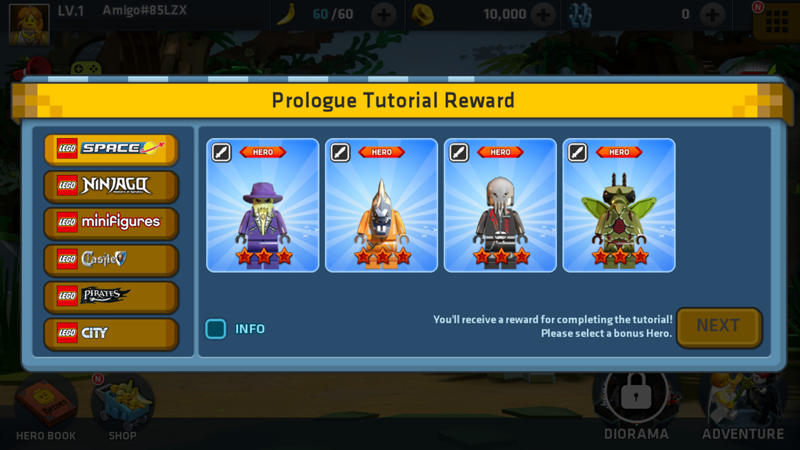
Task: Pick the purple-hat alien hero card
Action: [x=263, y=206]
